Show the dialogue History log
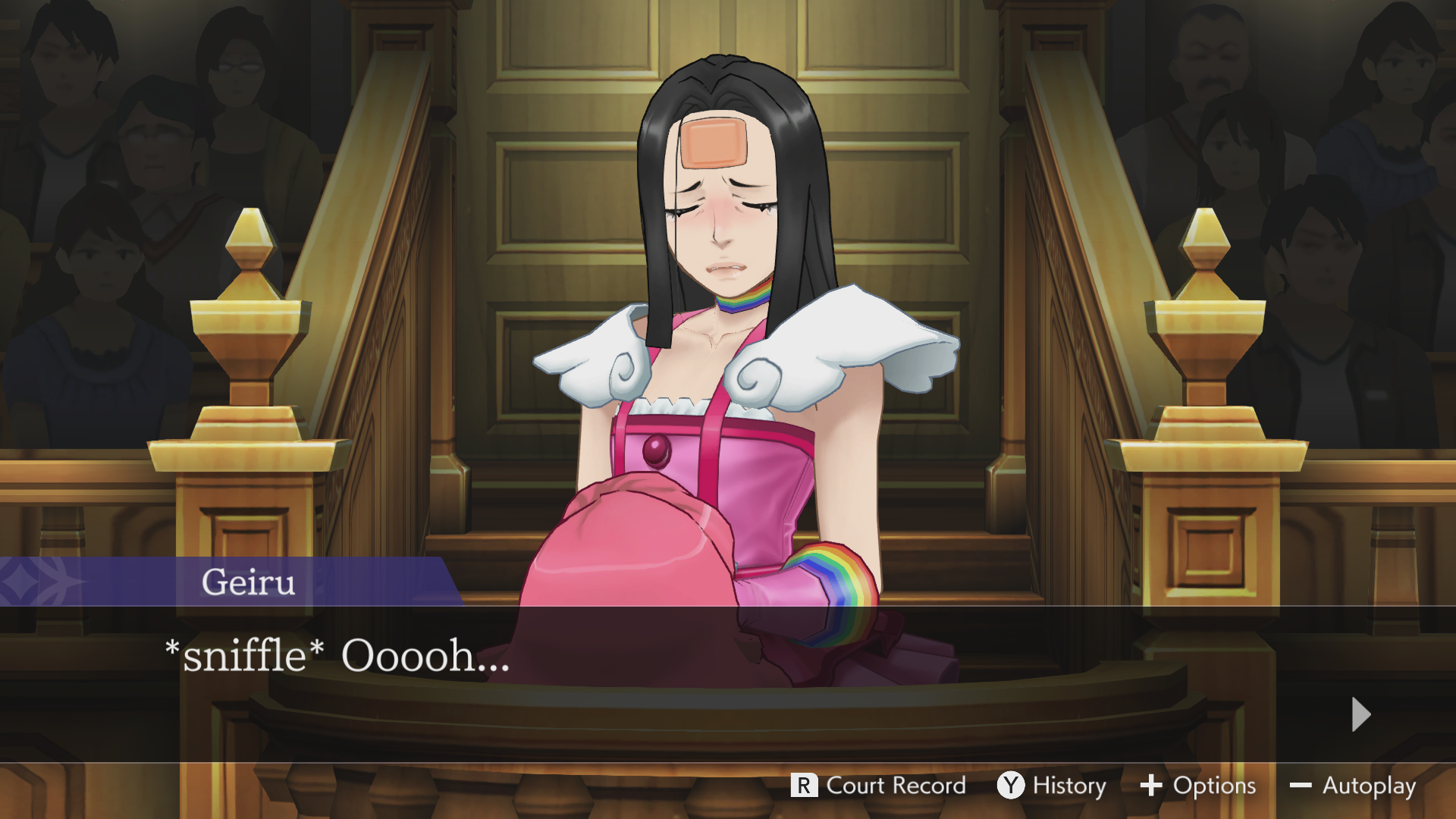Viewport: 1456px width, 819px height. point(1052,786)
